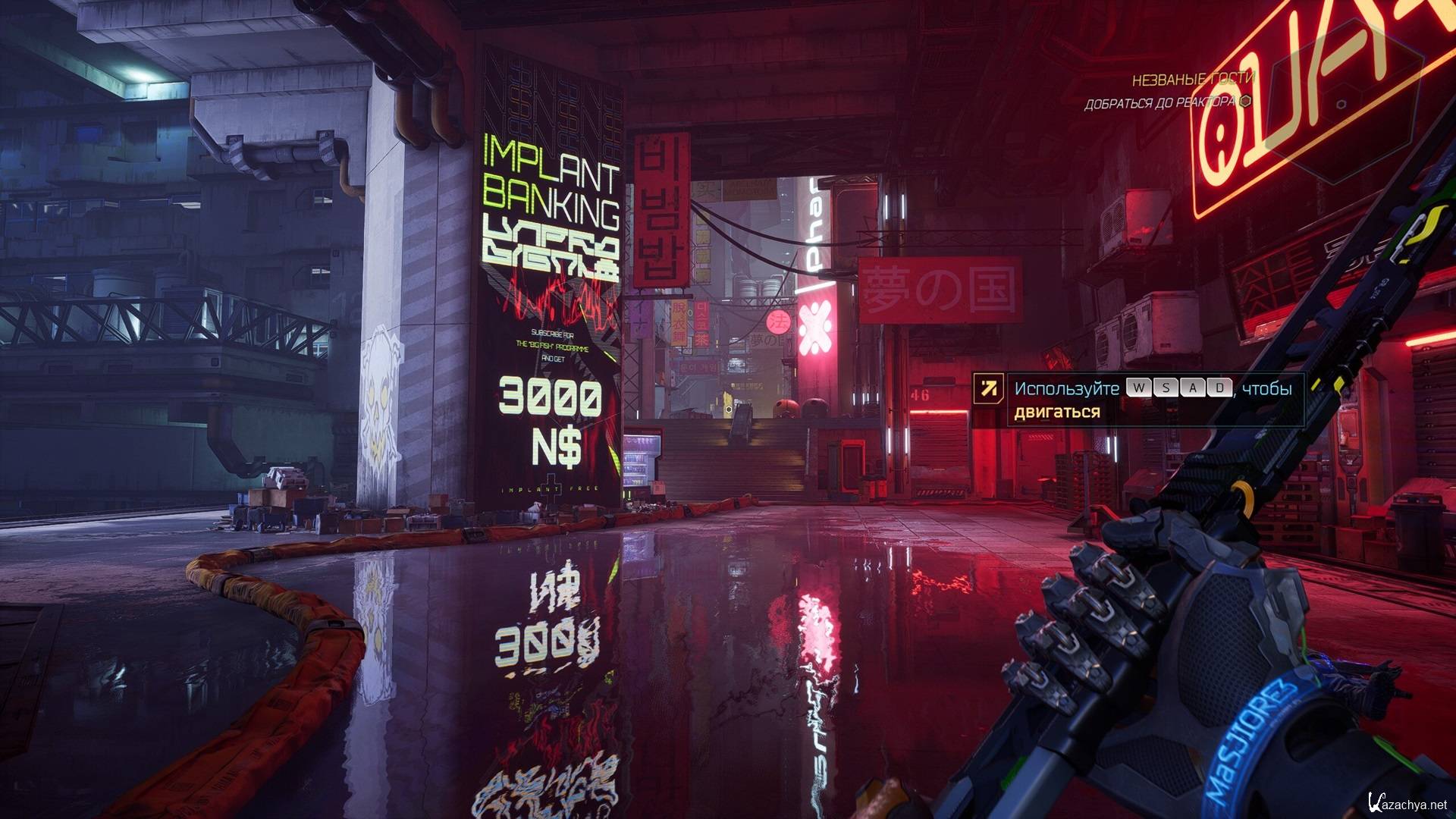This screenshot has height=819, width=1456.
Task: Select the "Незваные гости" objective tracker
Action: click(x=1193, y=79)
